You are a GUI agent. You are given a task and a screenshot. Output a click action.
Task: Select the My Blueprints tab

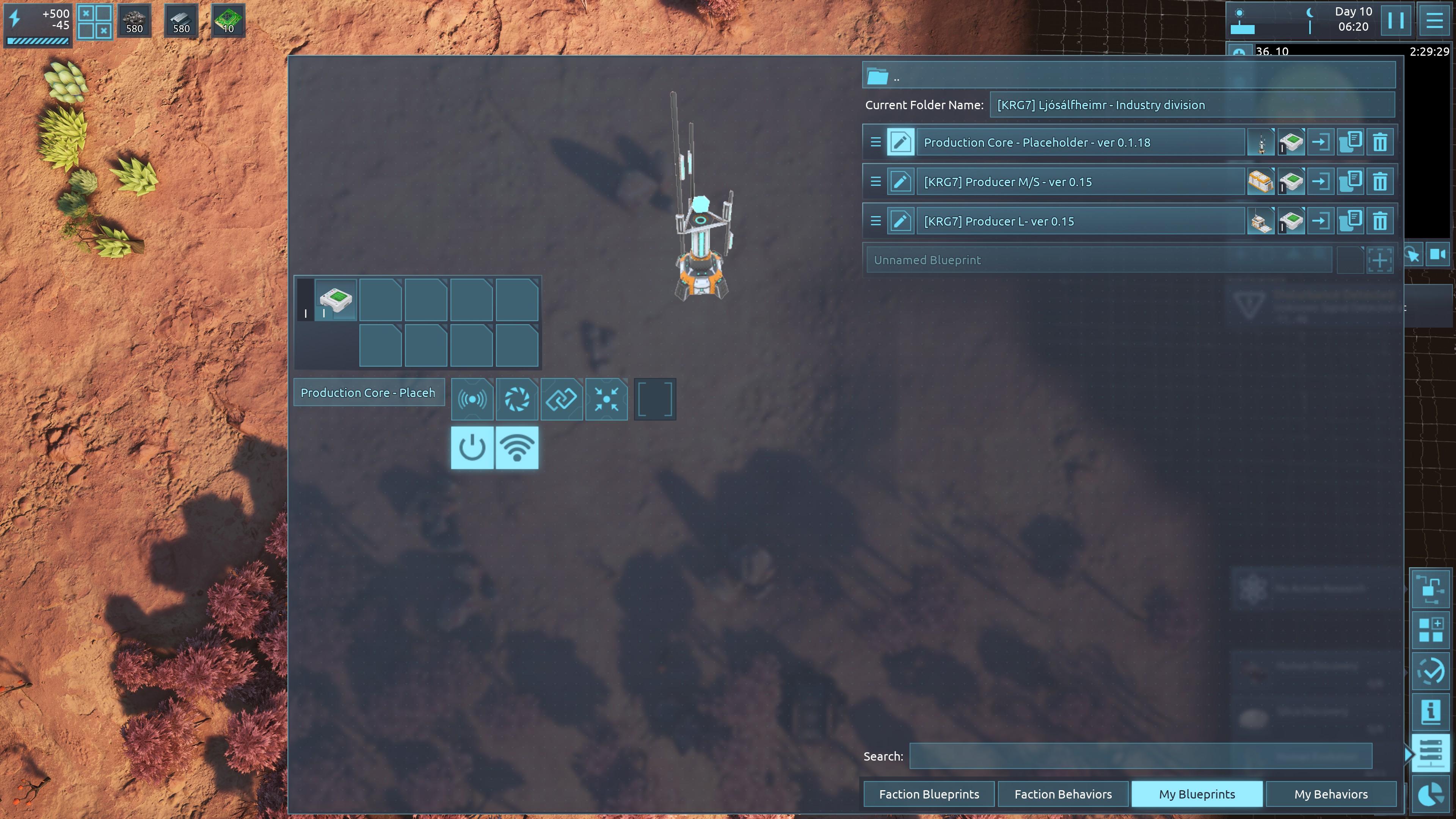click(1197, 794)
